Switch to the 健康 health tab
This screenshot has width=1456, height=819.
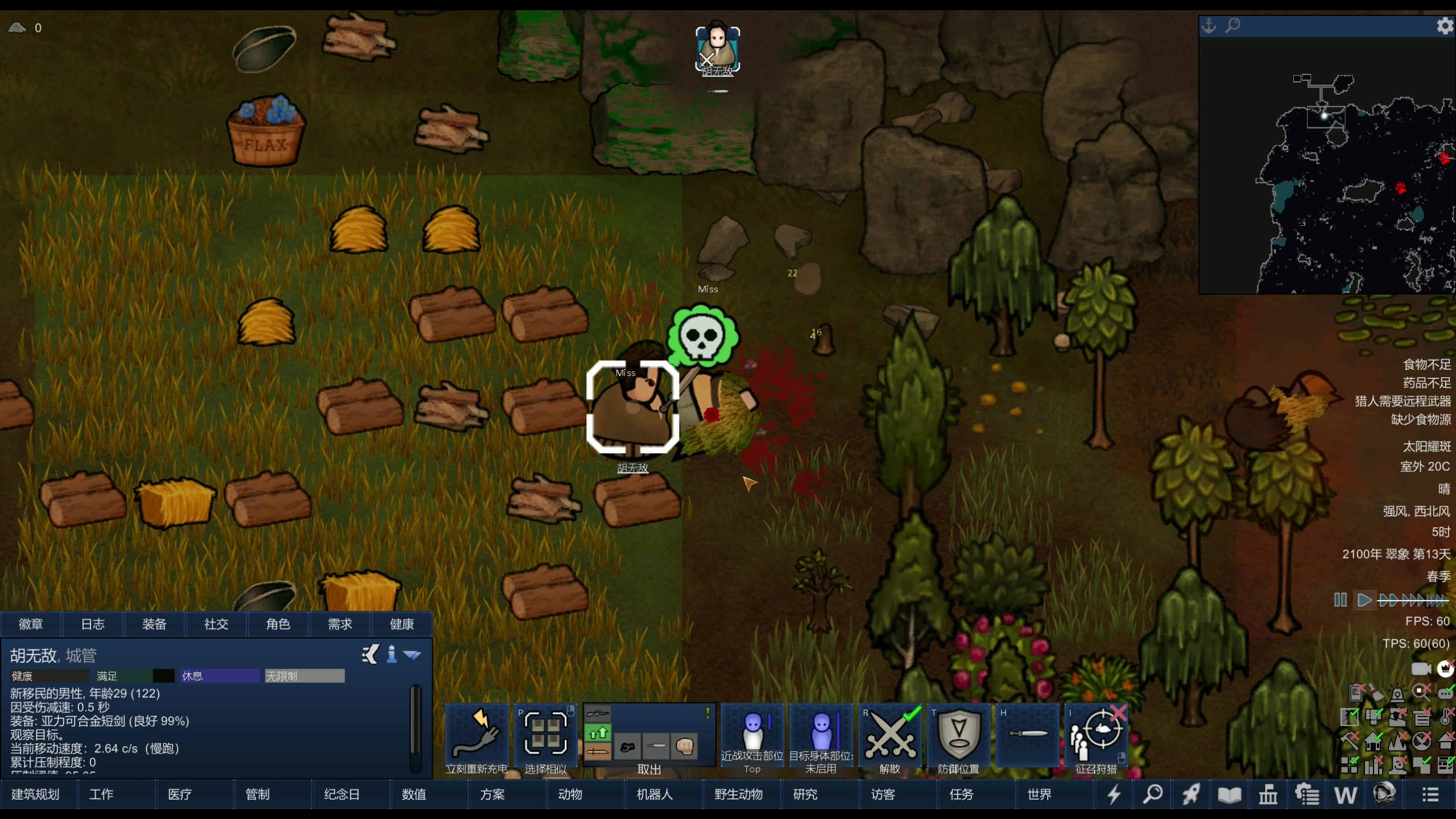402,624
